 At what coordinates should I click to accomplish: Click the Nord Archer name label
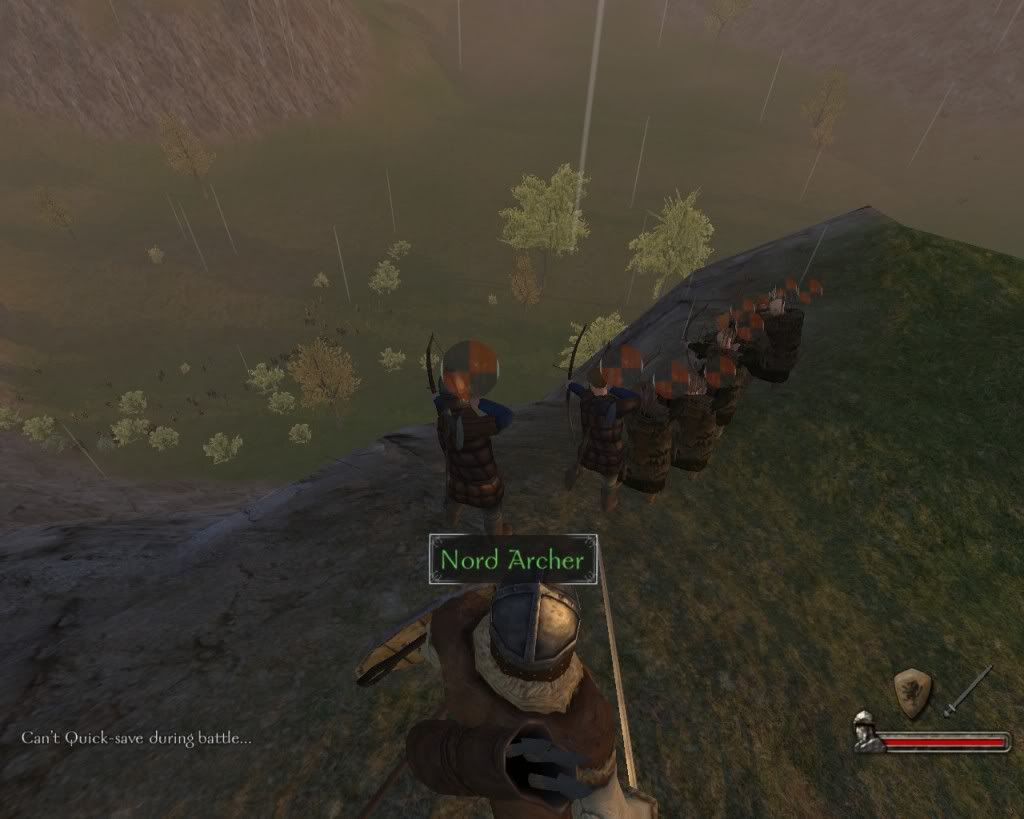coord(513,560)
